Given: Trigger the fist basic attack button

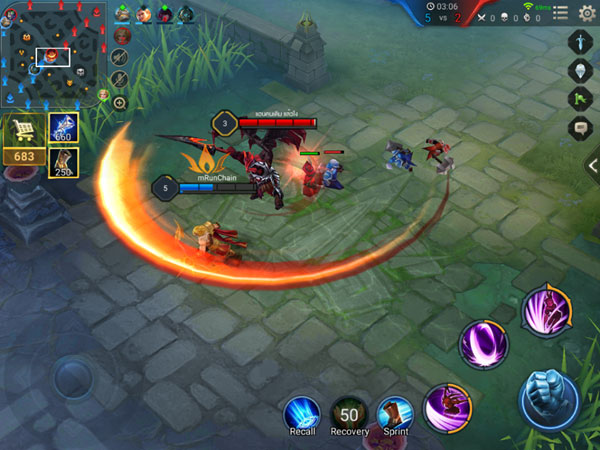Looking at the screenshot, I should [549, 398].
